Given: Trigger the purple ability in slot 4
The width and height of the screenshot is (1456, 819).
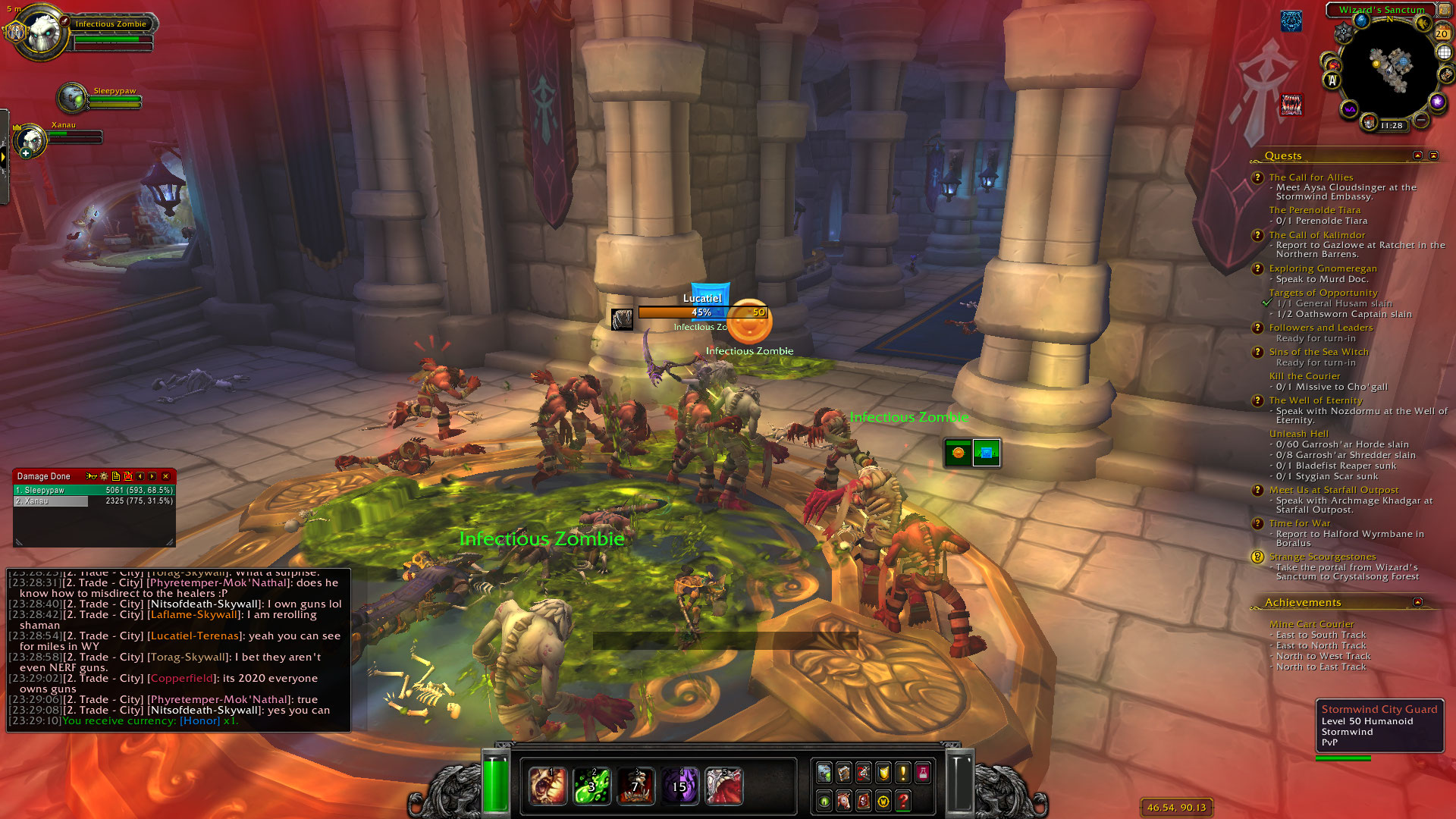Looking at the screenshot, I should point(679,786).
